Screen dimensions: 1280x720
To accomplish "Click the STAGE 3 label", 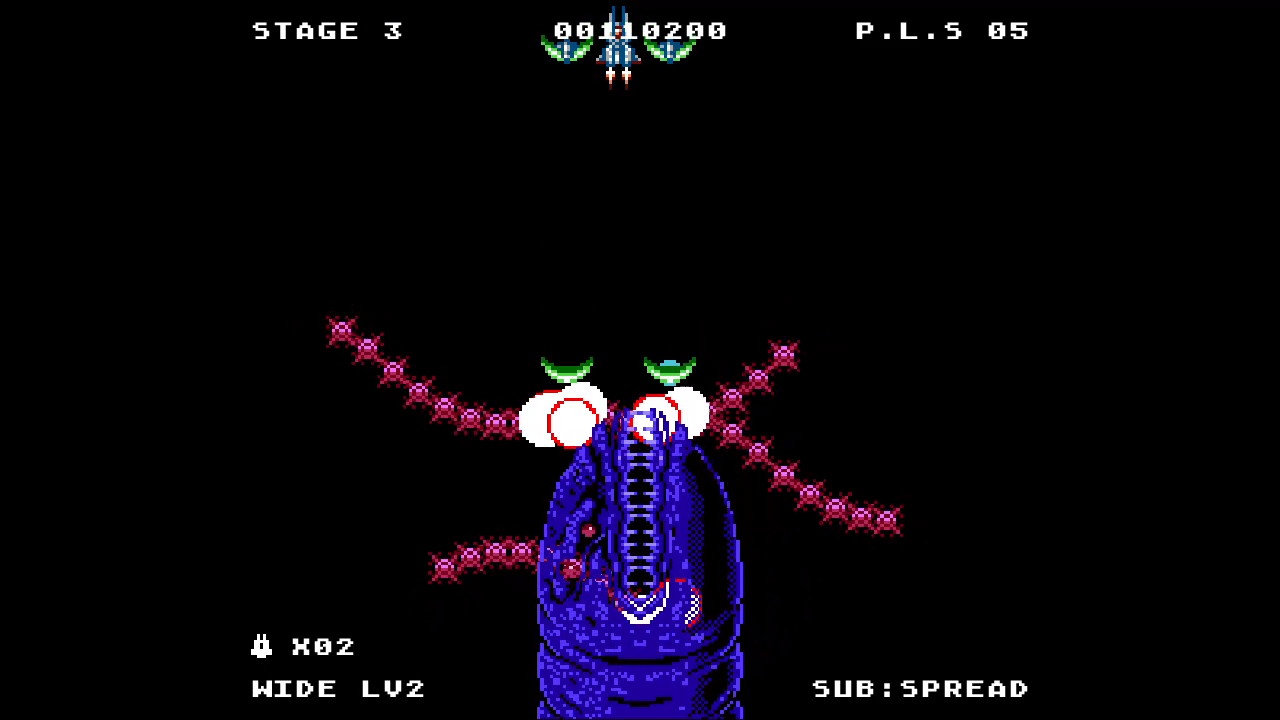I will pyautogui.click(x=327, y=30).
